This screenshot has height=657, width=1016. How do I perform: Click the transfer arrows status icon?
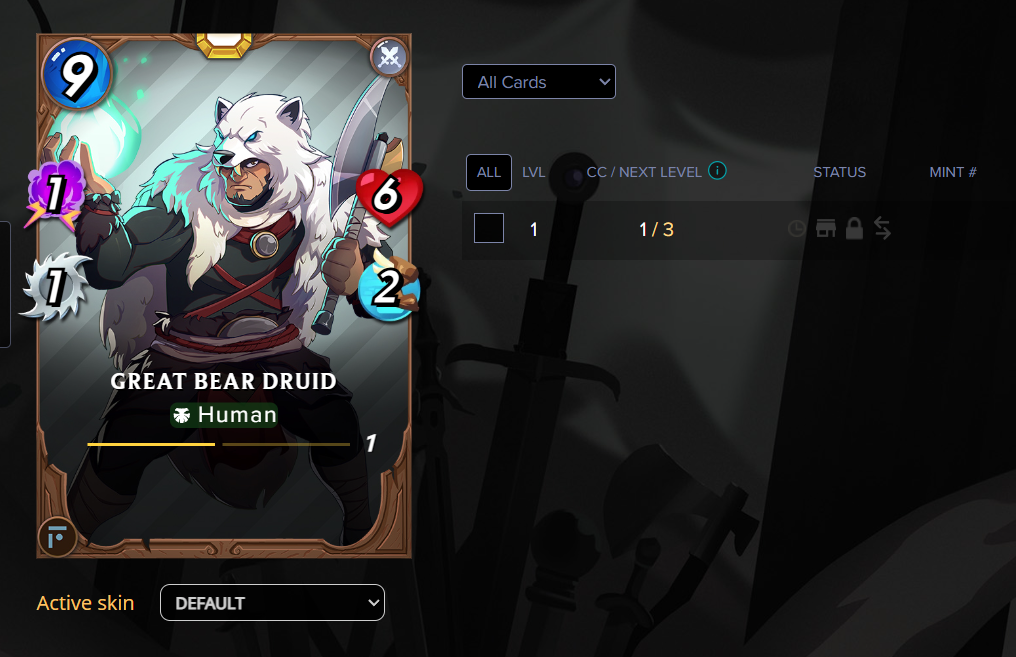point(882,229)
